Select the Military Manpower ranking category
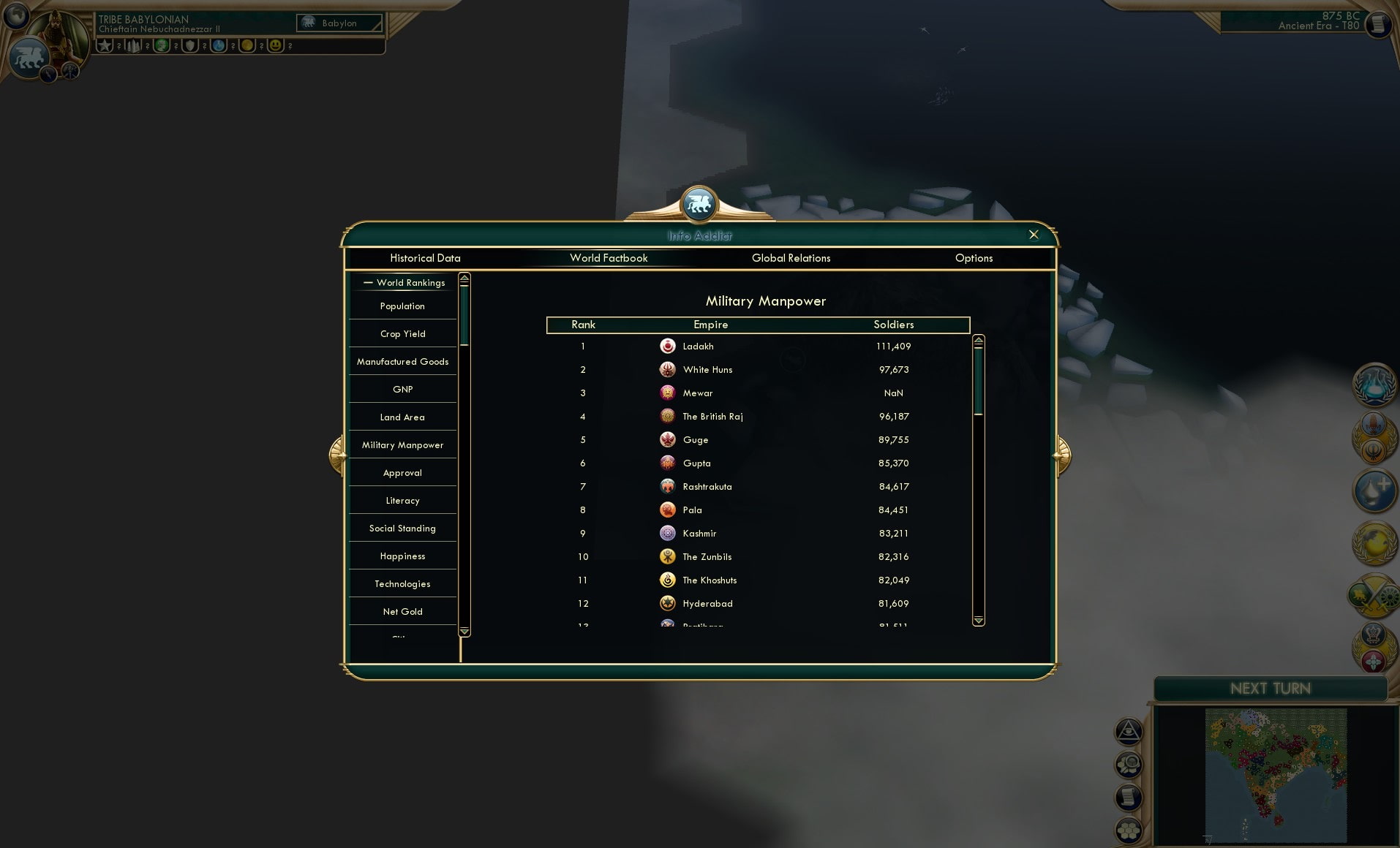 (x=402, y=444)
